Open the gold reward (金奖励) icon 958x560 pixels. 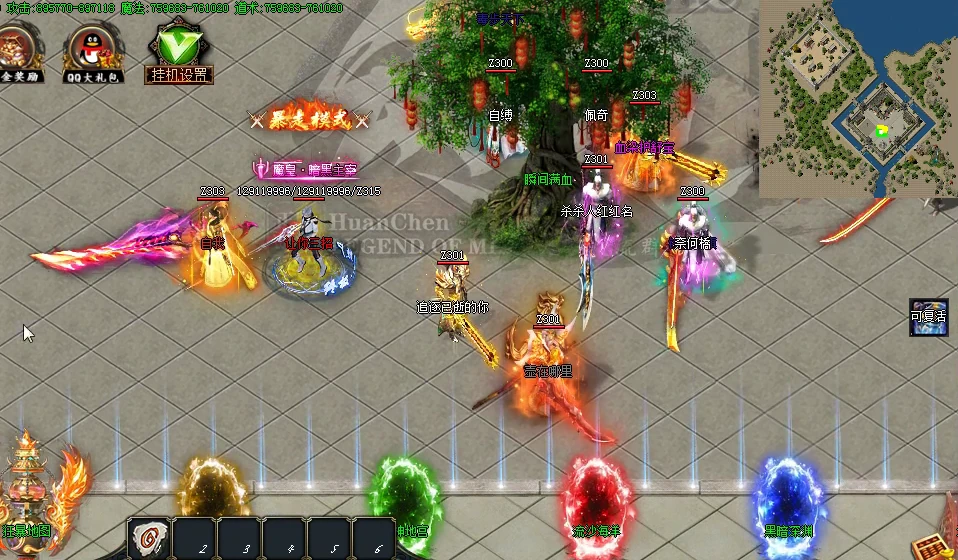(x=19, y=48)
